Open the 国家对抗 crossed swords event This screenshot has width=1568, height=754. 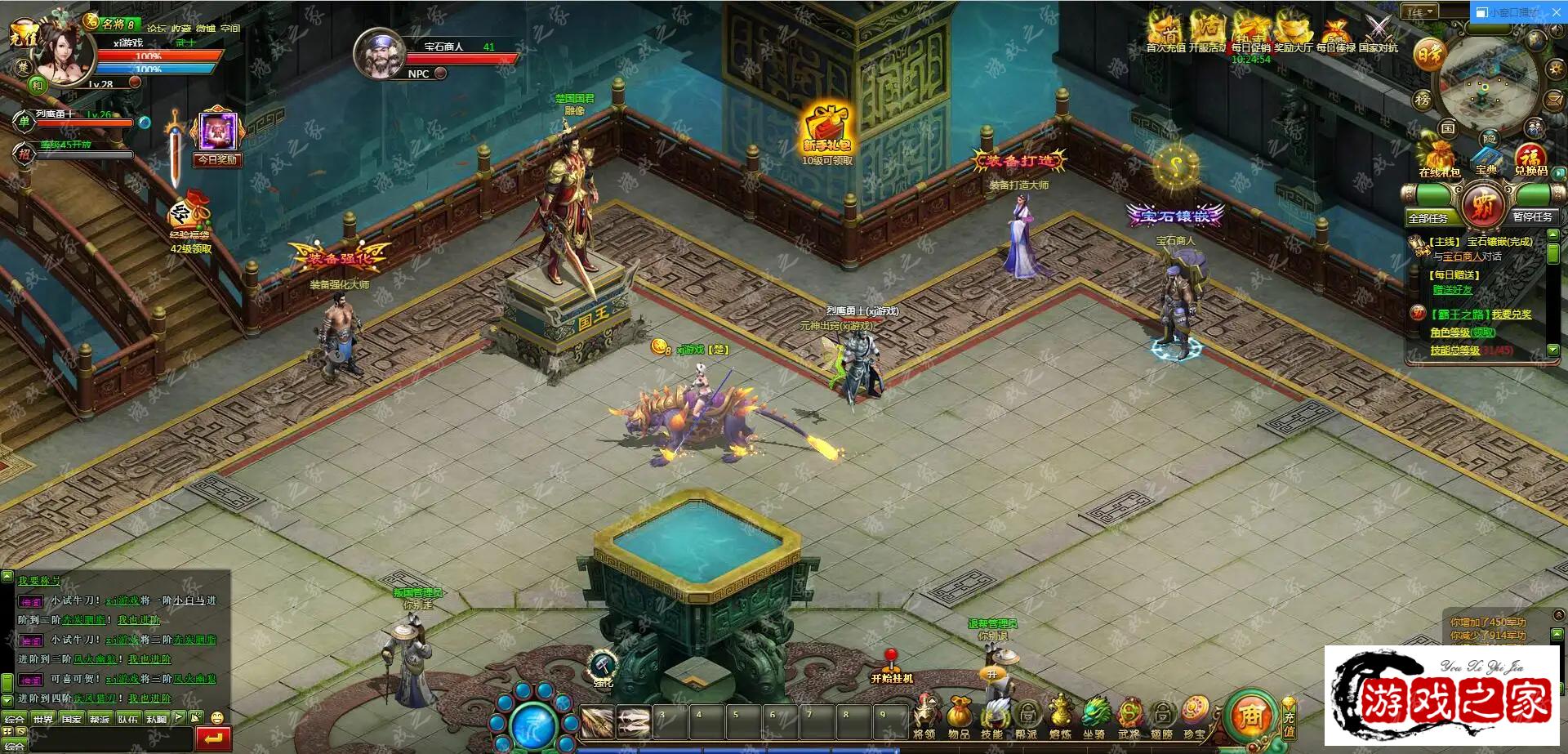1379,33
